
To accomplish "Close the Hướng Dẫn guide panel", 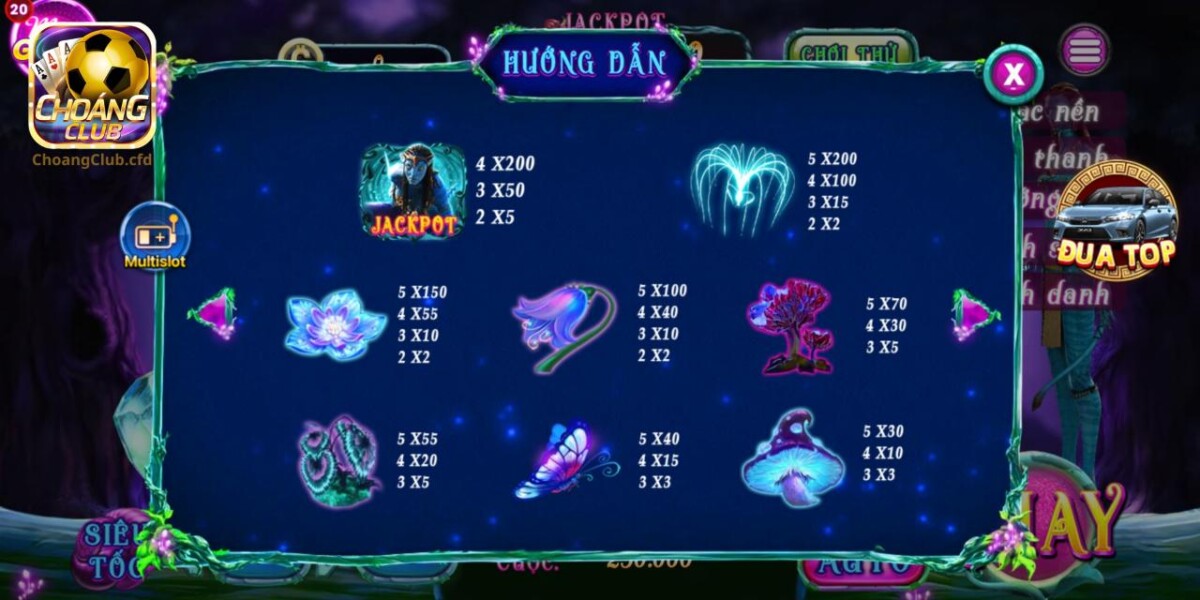I will tap(1013, 74).
